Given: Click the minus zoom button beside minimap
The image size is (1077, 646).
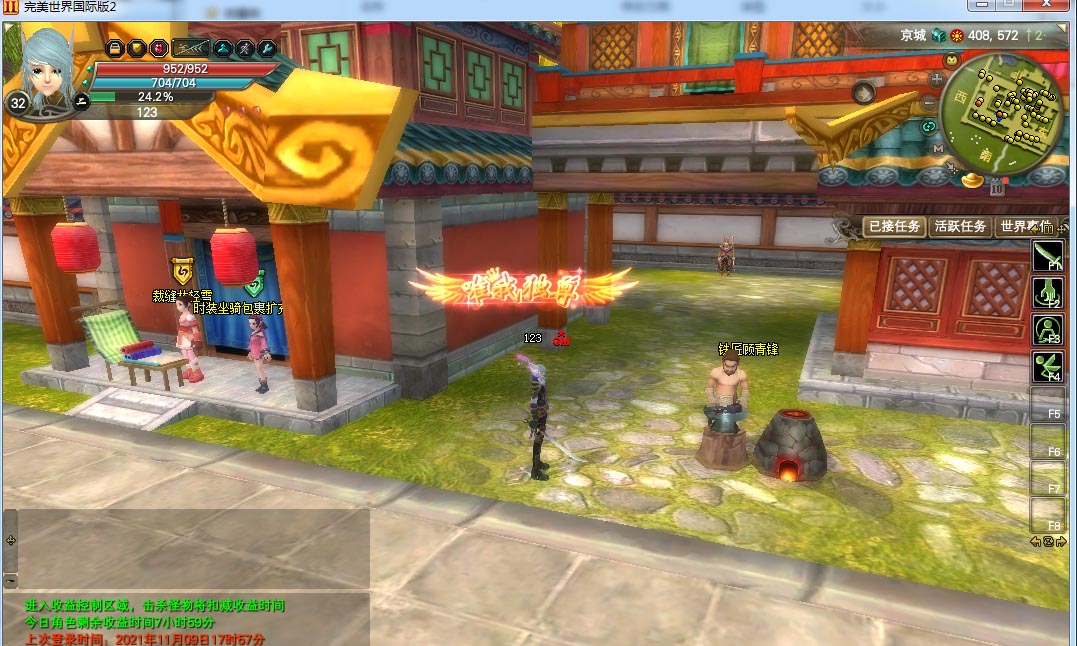Looking at the screenshot, I should 930,103.
